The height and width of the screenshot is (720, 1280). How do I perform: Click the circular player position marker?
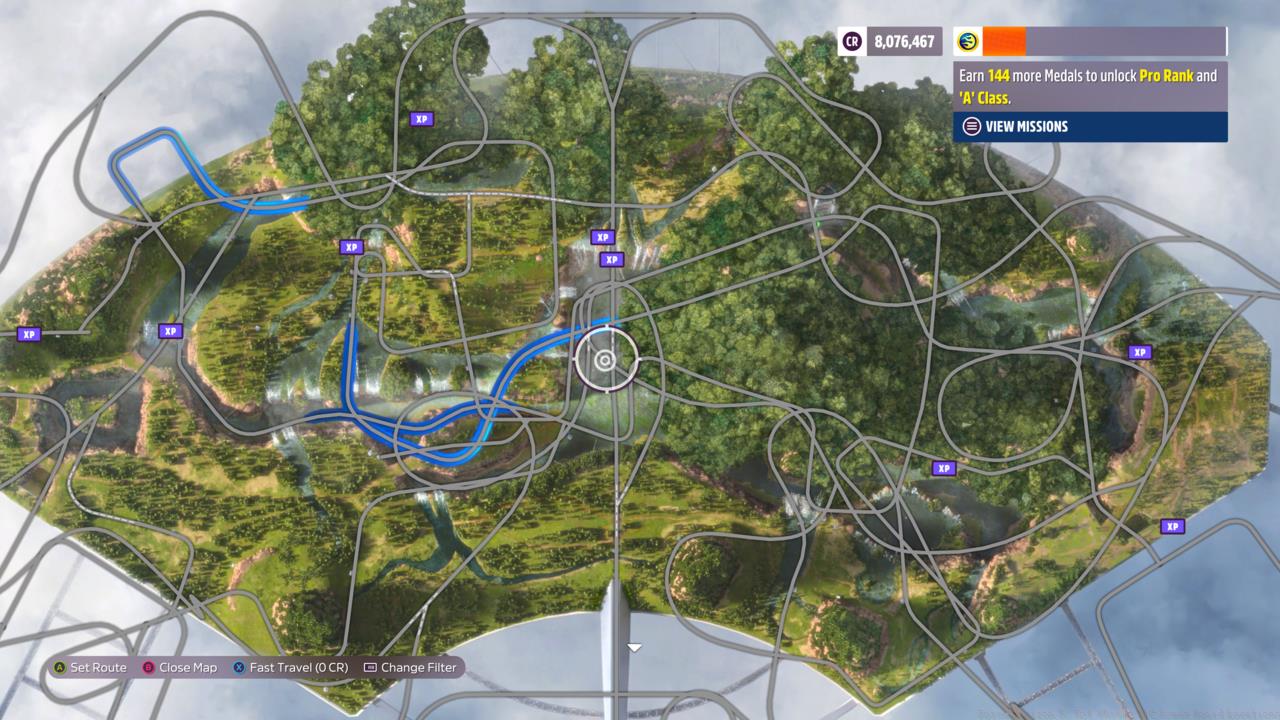click(606, 359)
